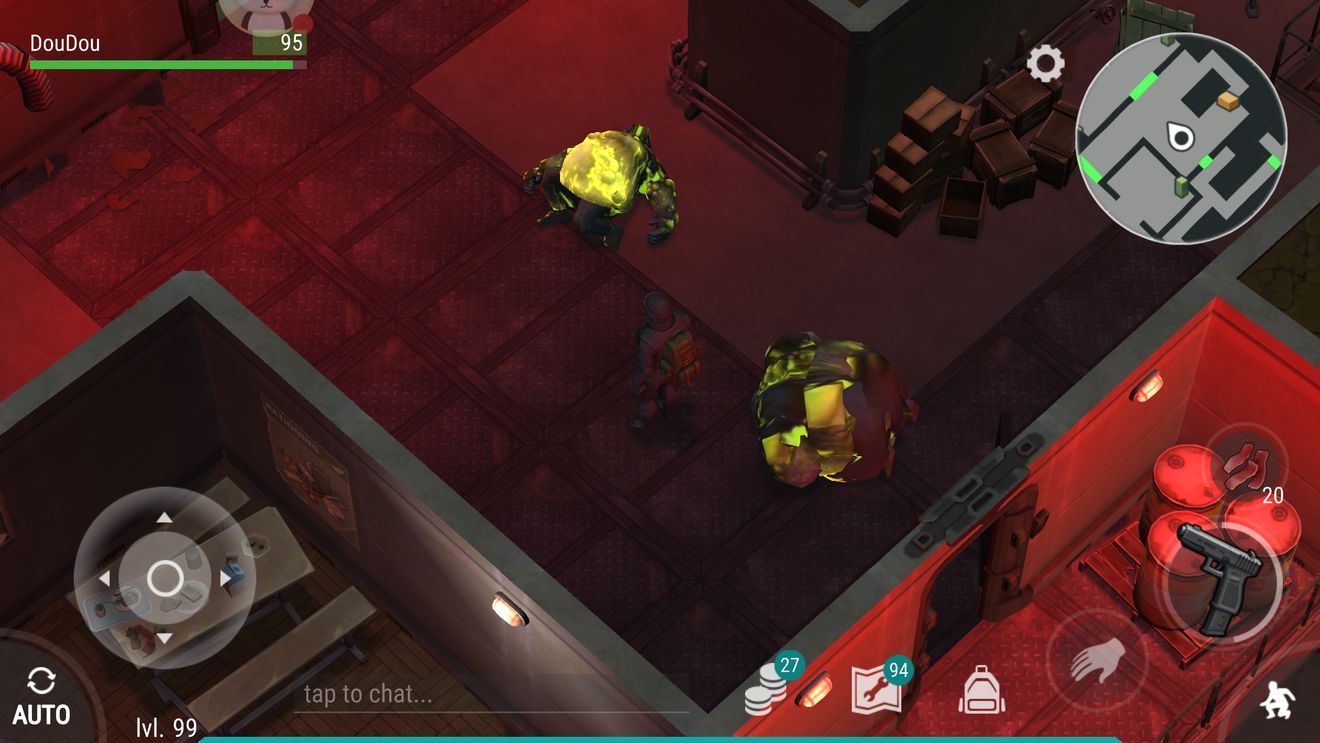
Task: Tap the virtual joystick center
Action: coord(165,578)
